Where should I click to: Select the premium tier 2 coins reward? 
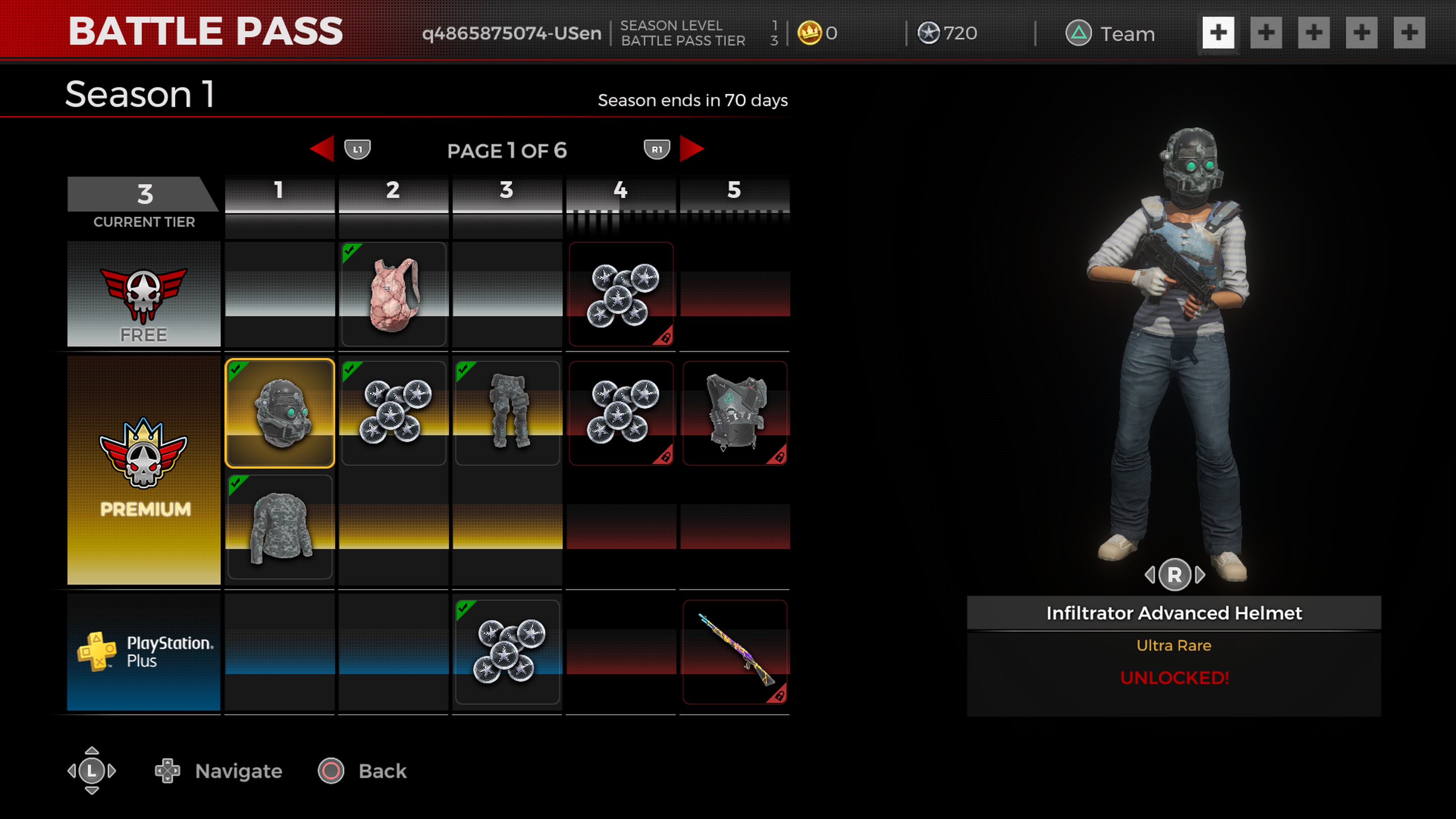pyautogui.click(x=394, y=413)
